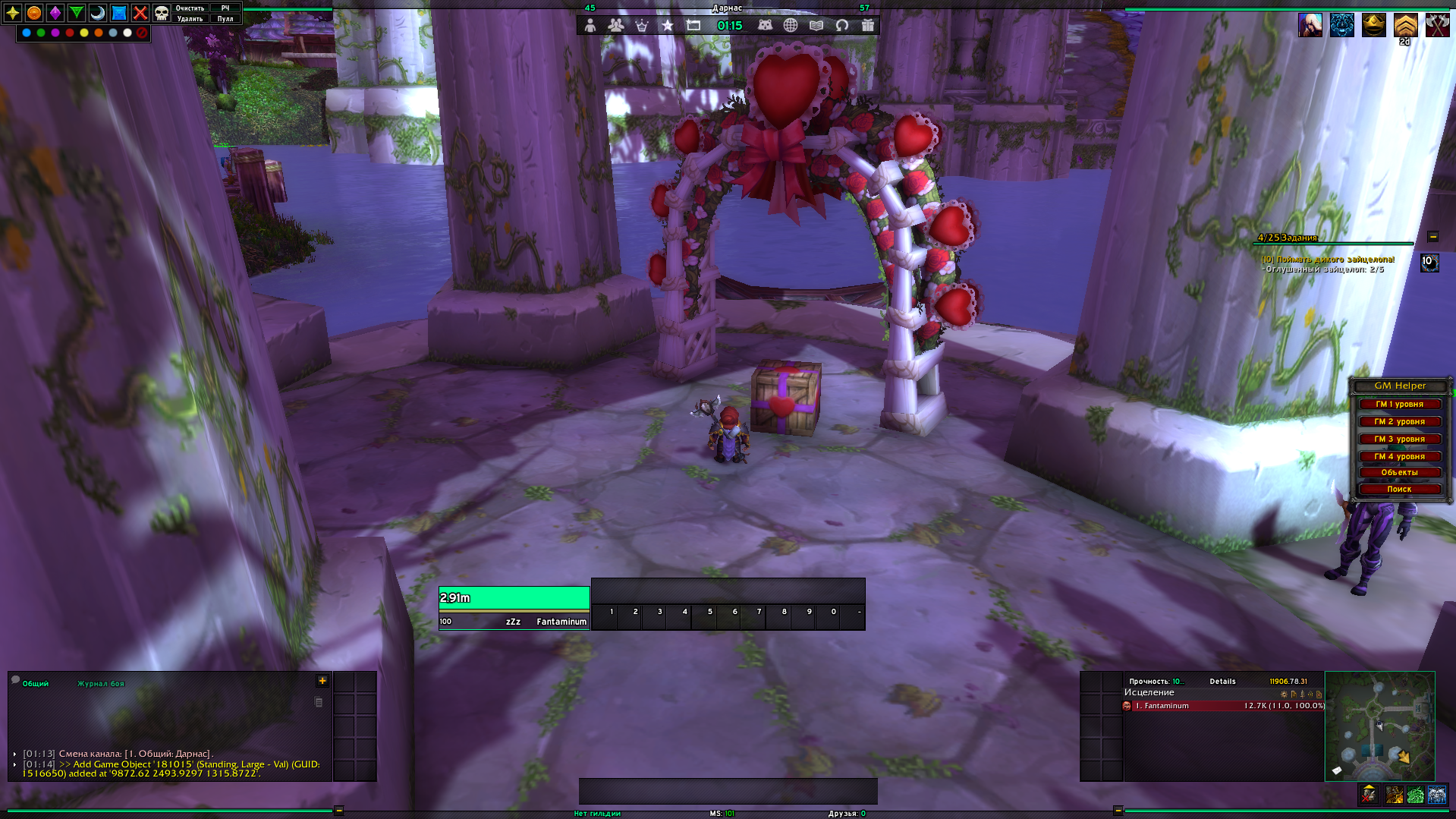Click the "Объекты" button in GM Helper
Viewport: 1456px width, 819px height.
coord(1399,472)
